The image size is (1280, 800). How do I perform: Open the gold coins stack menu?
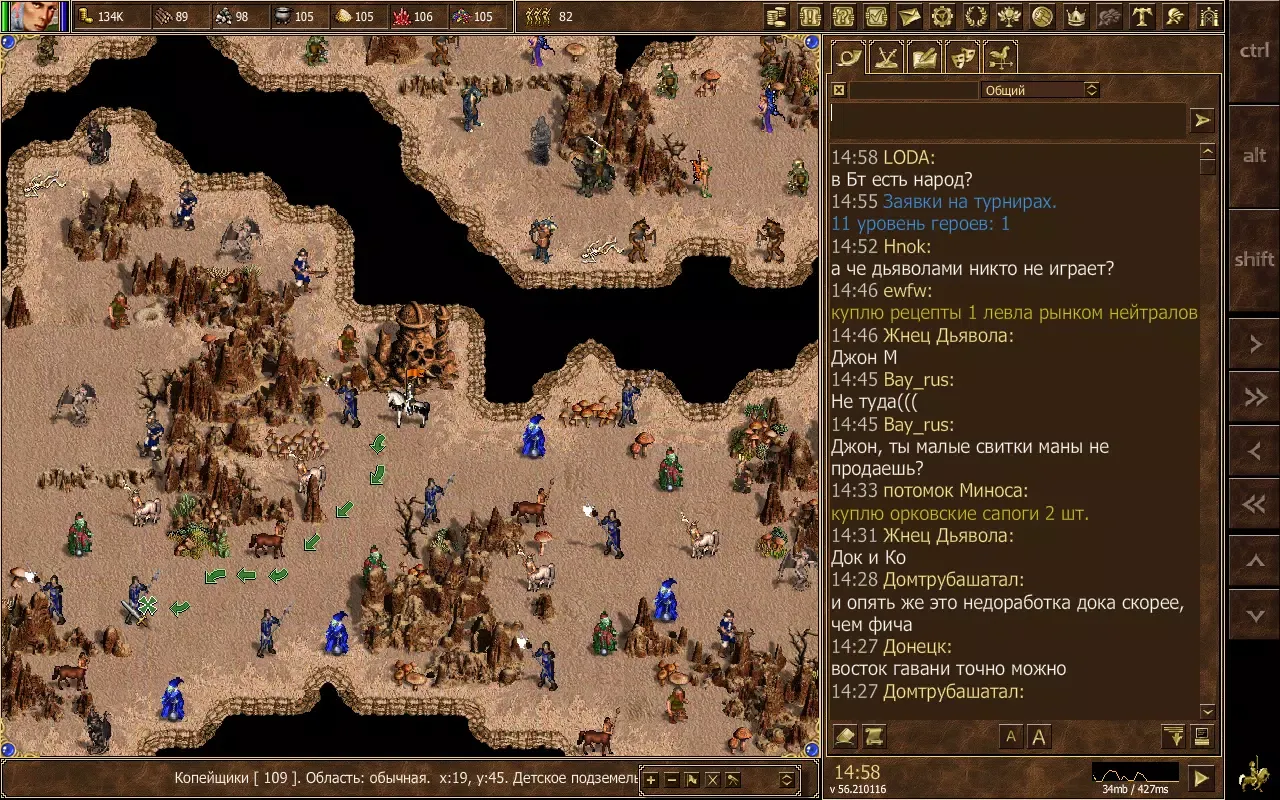click(775, 16)
